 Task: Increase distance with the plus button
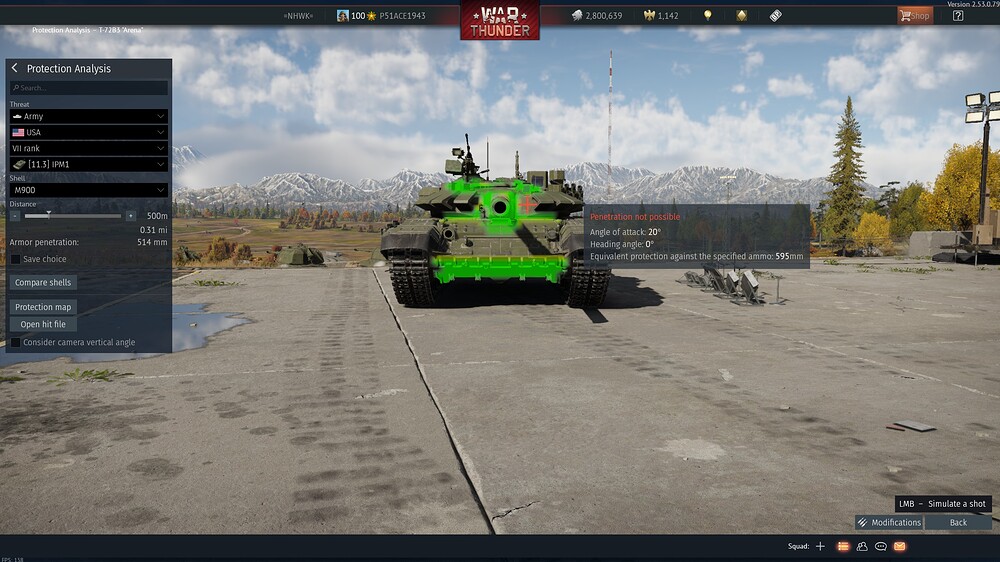coord(130,215)
